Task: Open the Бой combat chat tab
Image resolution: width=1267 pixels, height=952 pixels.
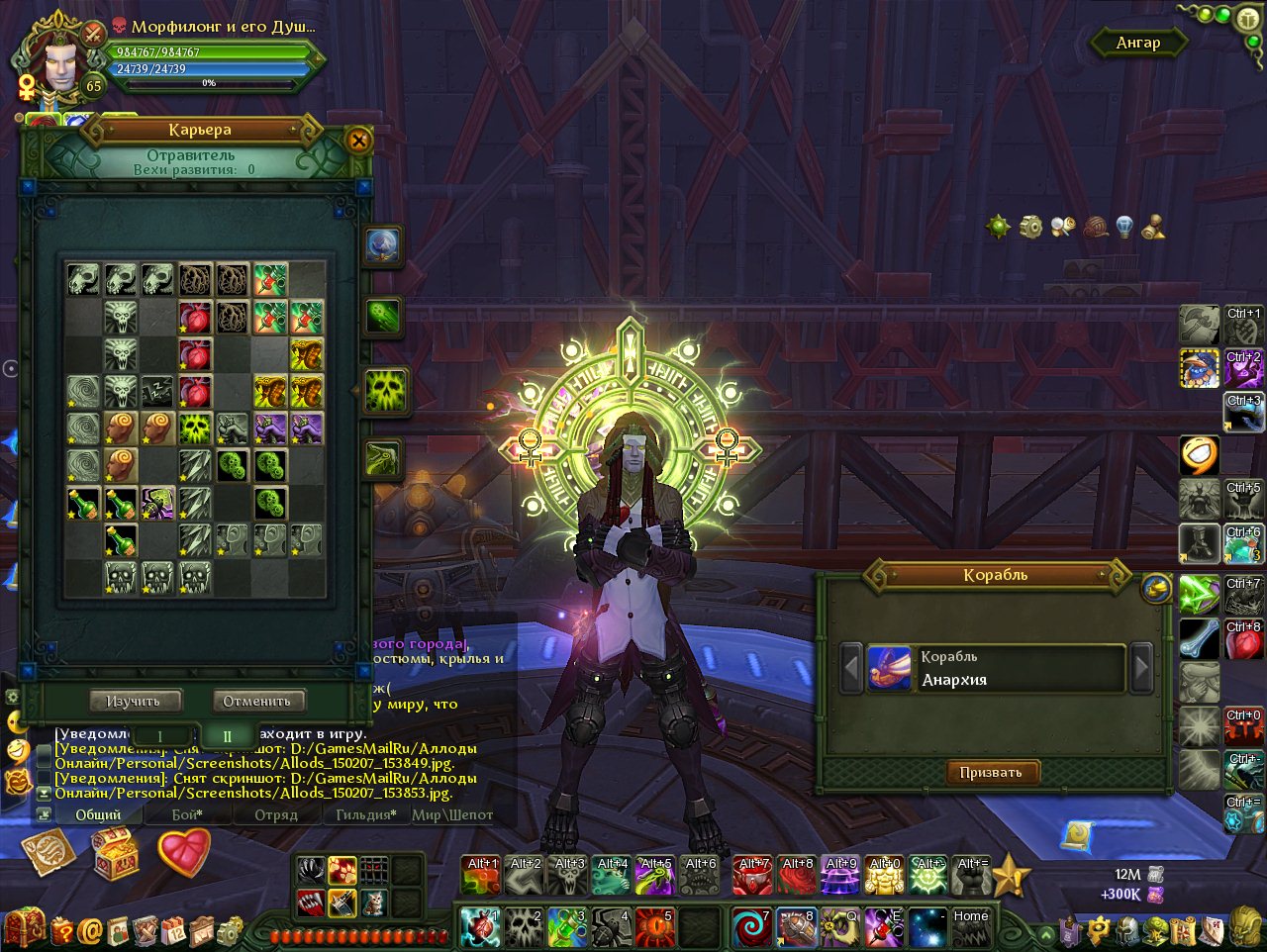Action: [187, 814]
